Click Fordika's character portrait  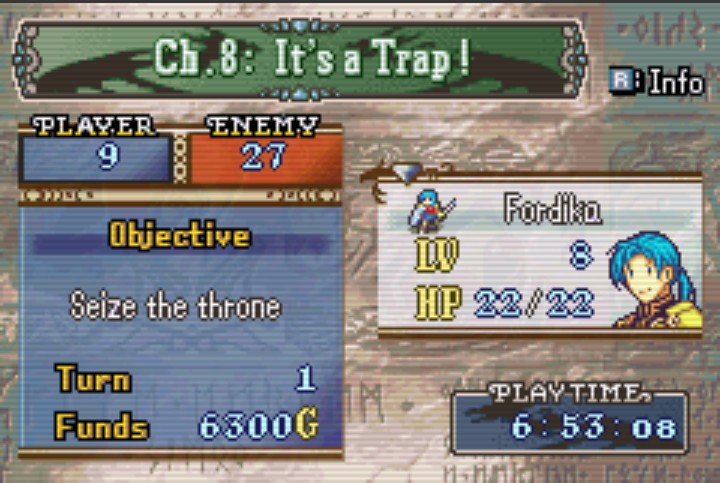coord(655,280)
